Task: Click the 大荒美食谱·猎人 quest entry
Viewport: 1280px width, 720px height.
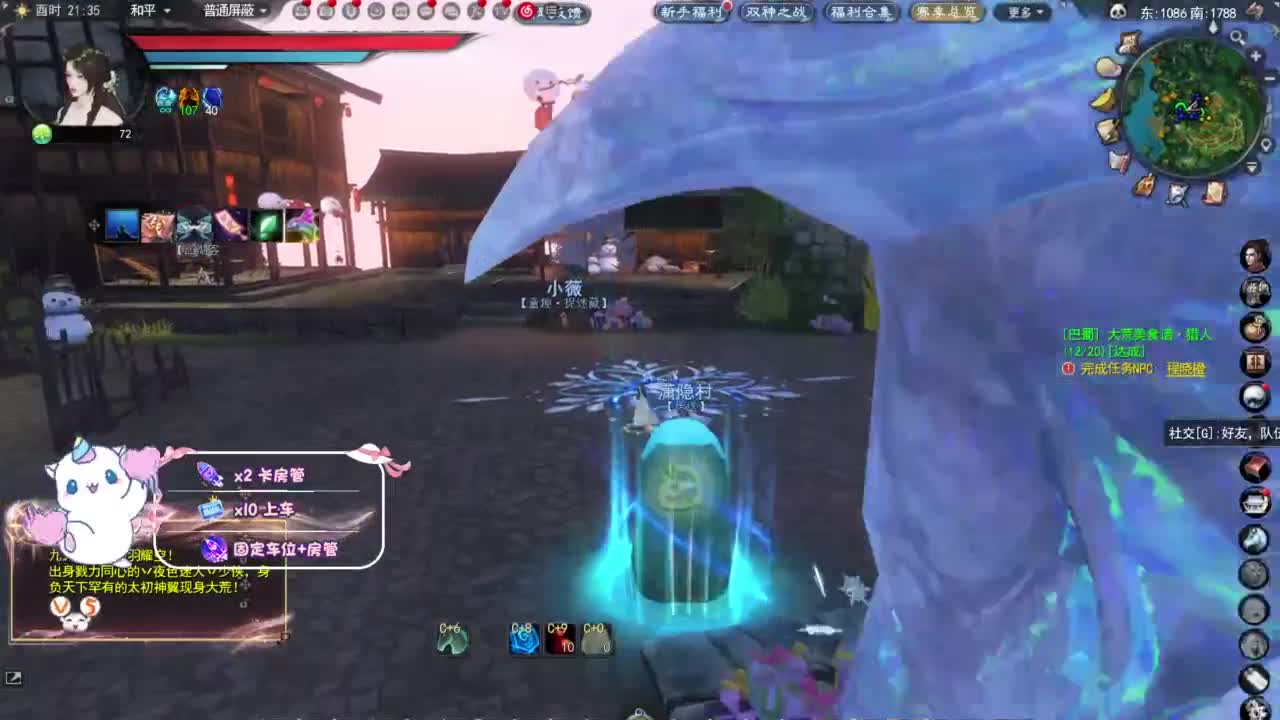Action: click(1160, 334)
